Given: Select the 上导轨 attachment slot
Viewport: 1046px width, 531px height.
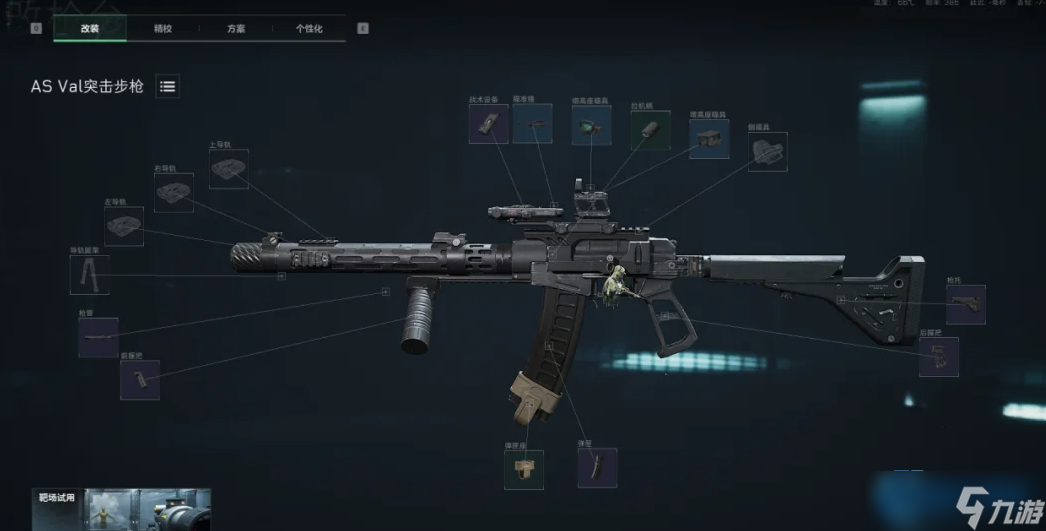Looking at the screenshot, I should pos(229,169).
